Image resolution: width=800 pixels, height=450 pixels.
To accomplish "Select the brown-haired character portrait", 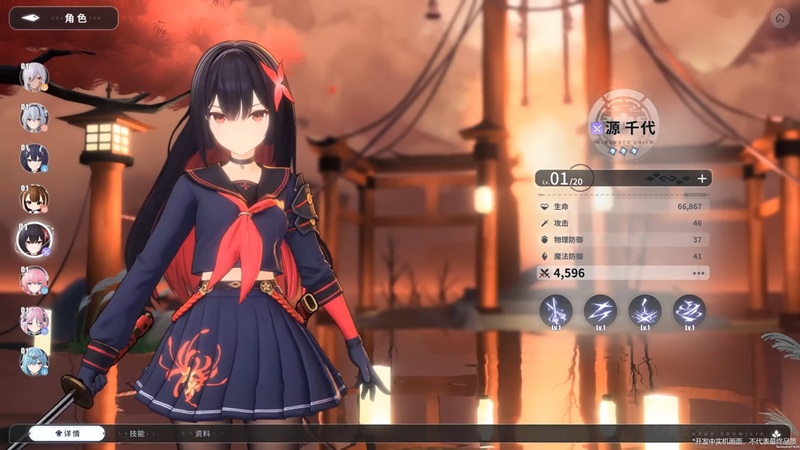I will point(33,199).
